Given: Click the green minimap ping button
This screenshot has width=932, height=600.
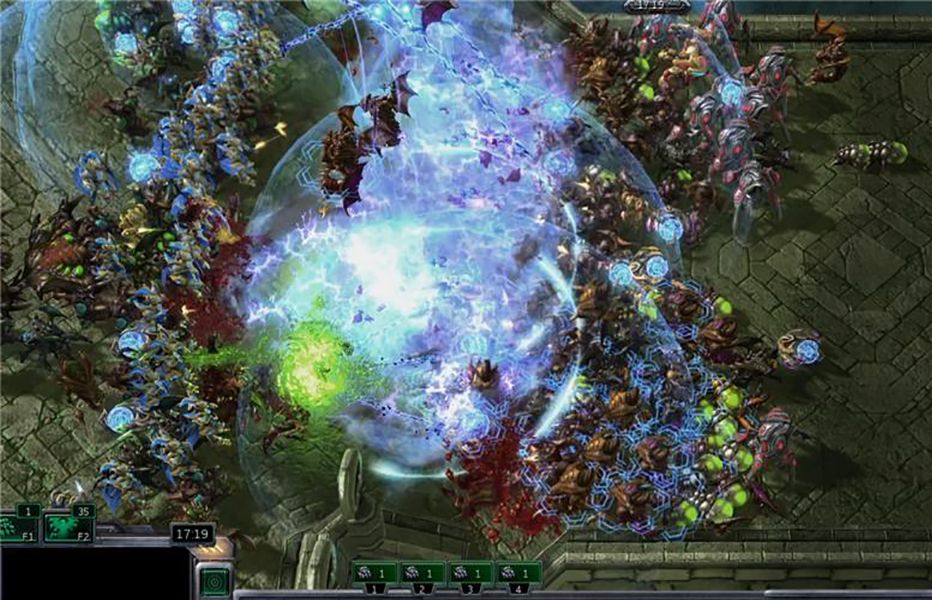Looking at the screenshot, I should click(214, 581).
